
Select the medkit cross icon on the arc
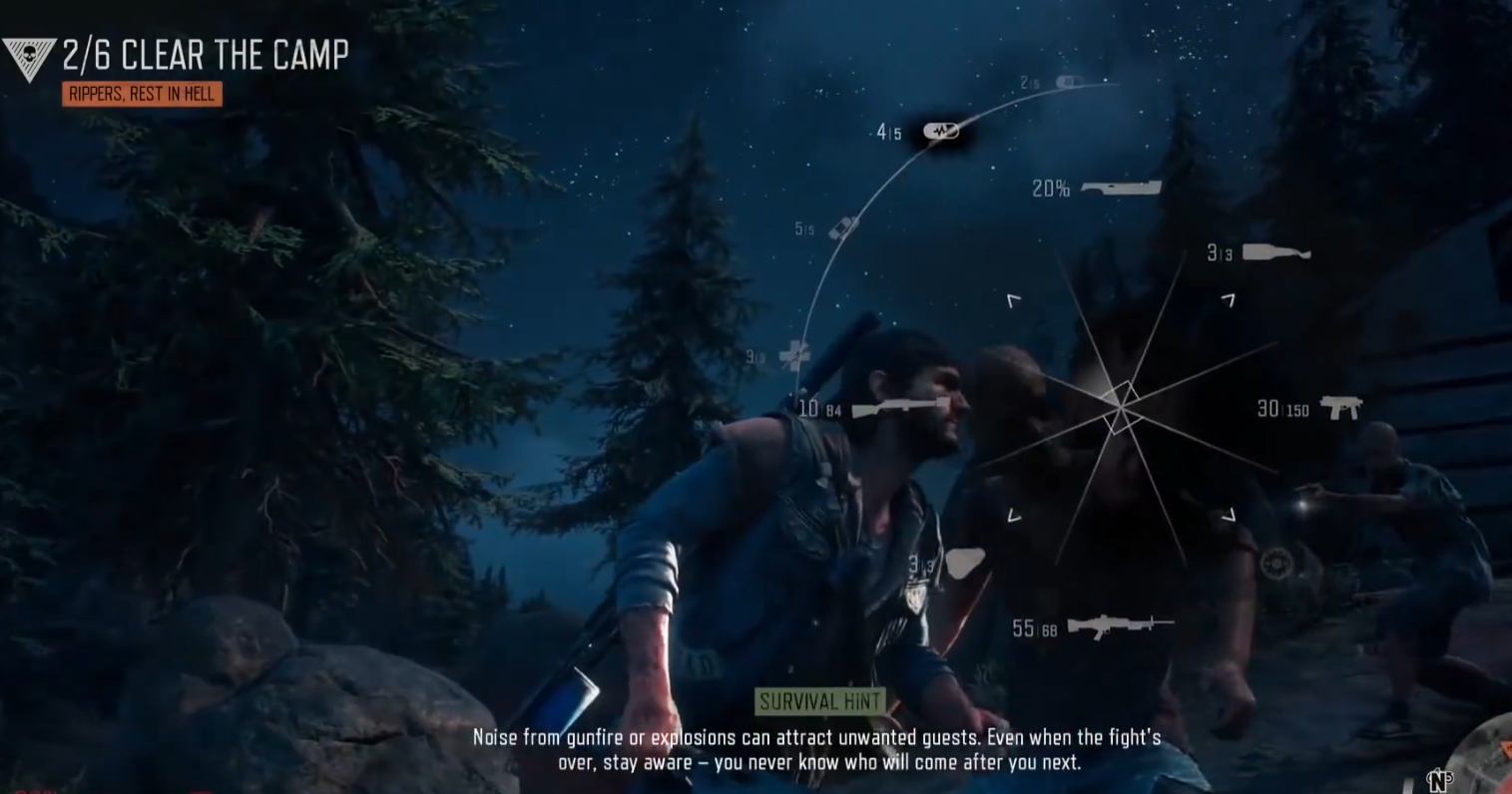click(794, 354)
